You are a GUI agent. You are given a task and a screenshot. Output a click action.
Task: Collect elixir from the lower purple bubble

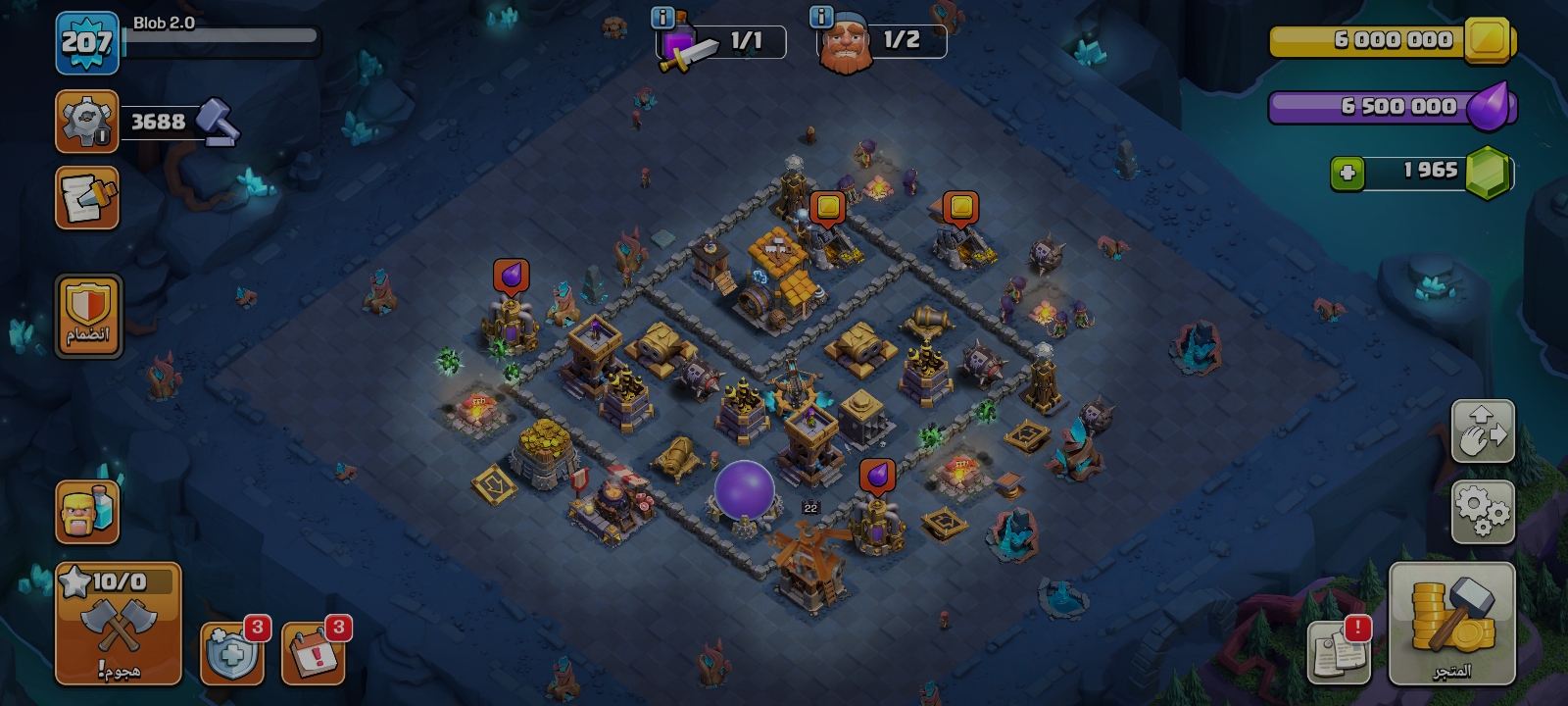pyautogui.click(x=877, y=477)
